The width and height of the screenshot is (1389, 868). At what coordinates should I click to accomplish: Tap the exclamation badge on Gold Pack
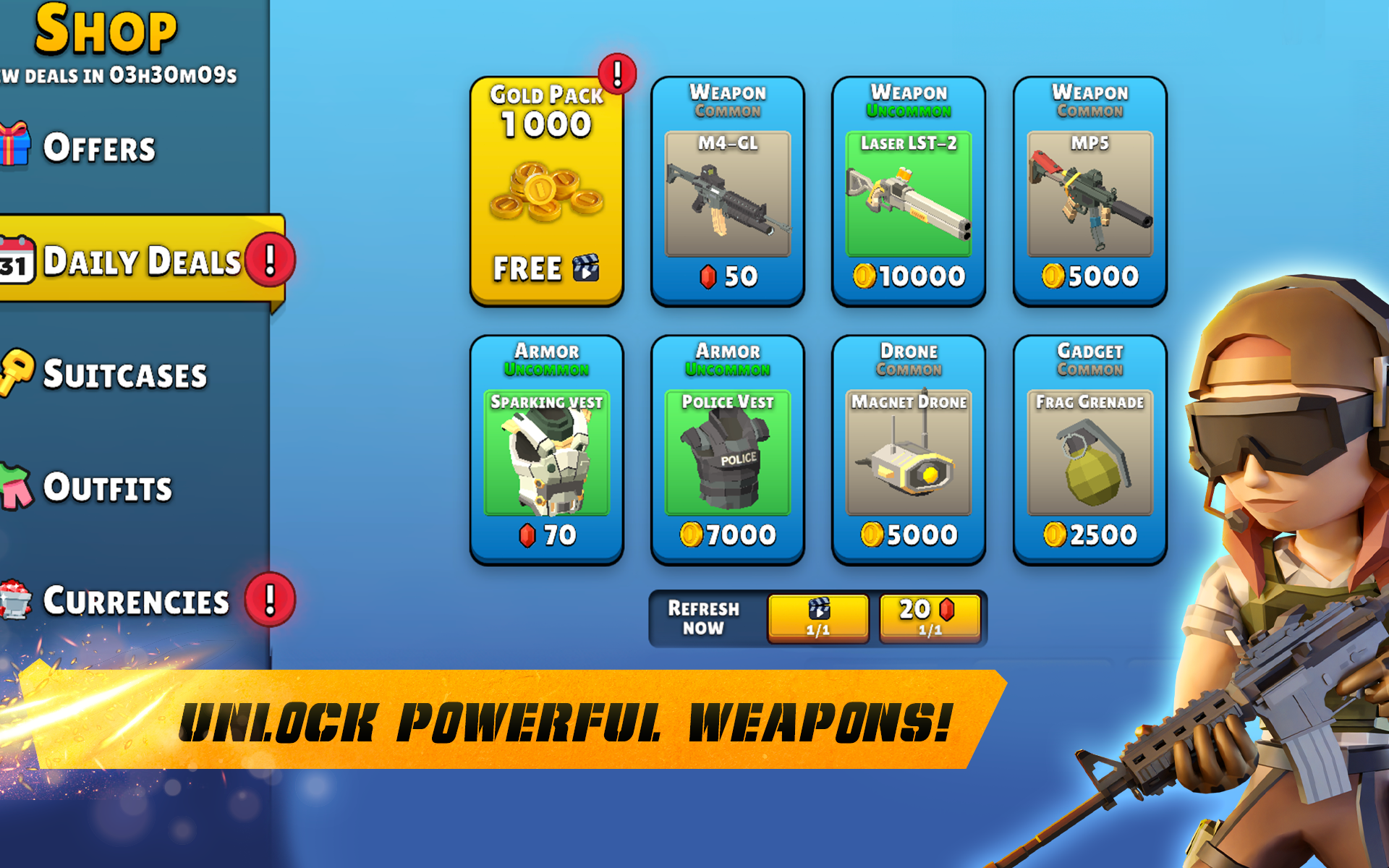[616, 75]
